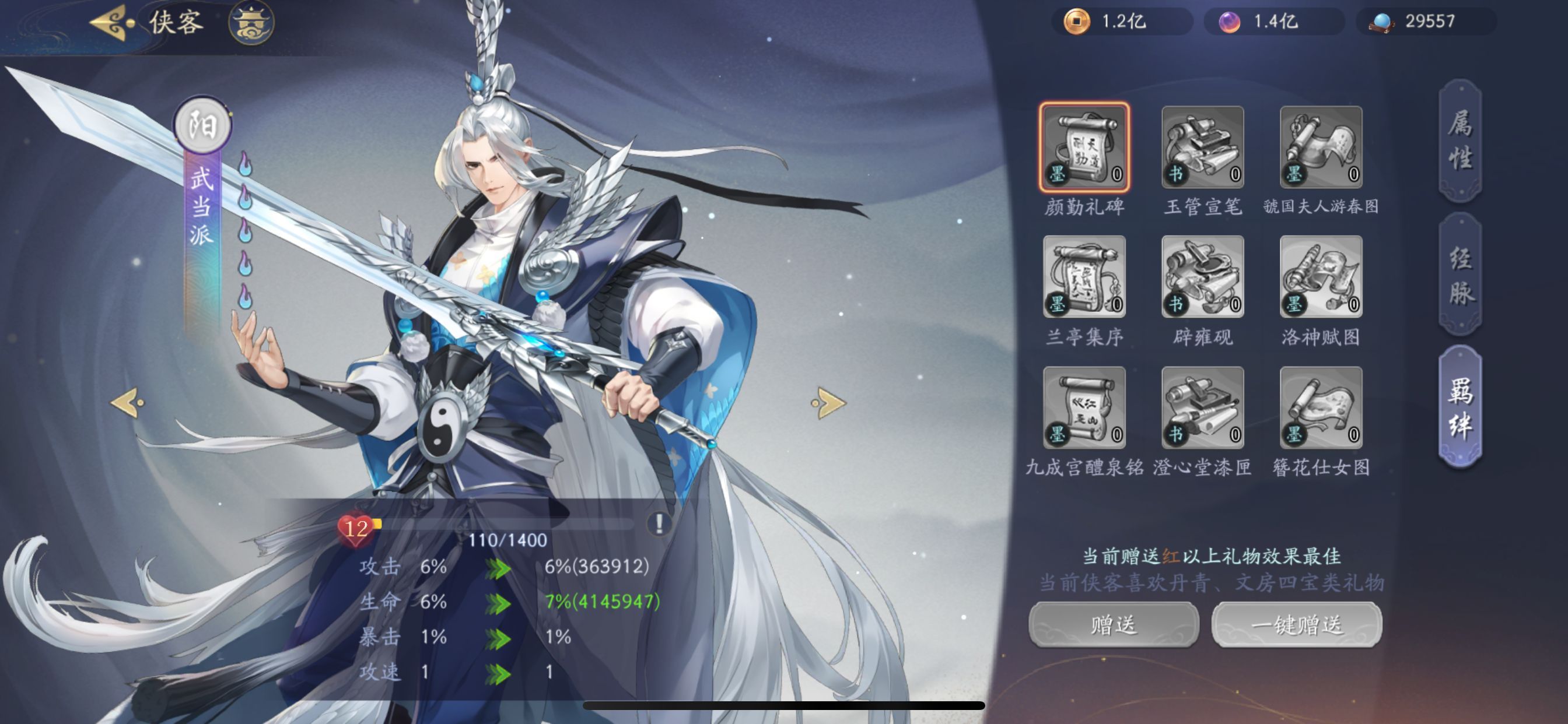Select the 洛神赋图 painting gift
The height and width of the screenshot is (724, 1568).
click(x=1321, y=277)
